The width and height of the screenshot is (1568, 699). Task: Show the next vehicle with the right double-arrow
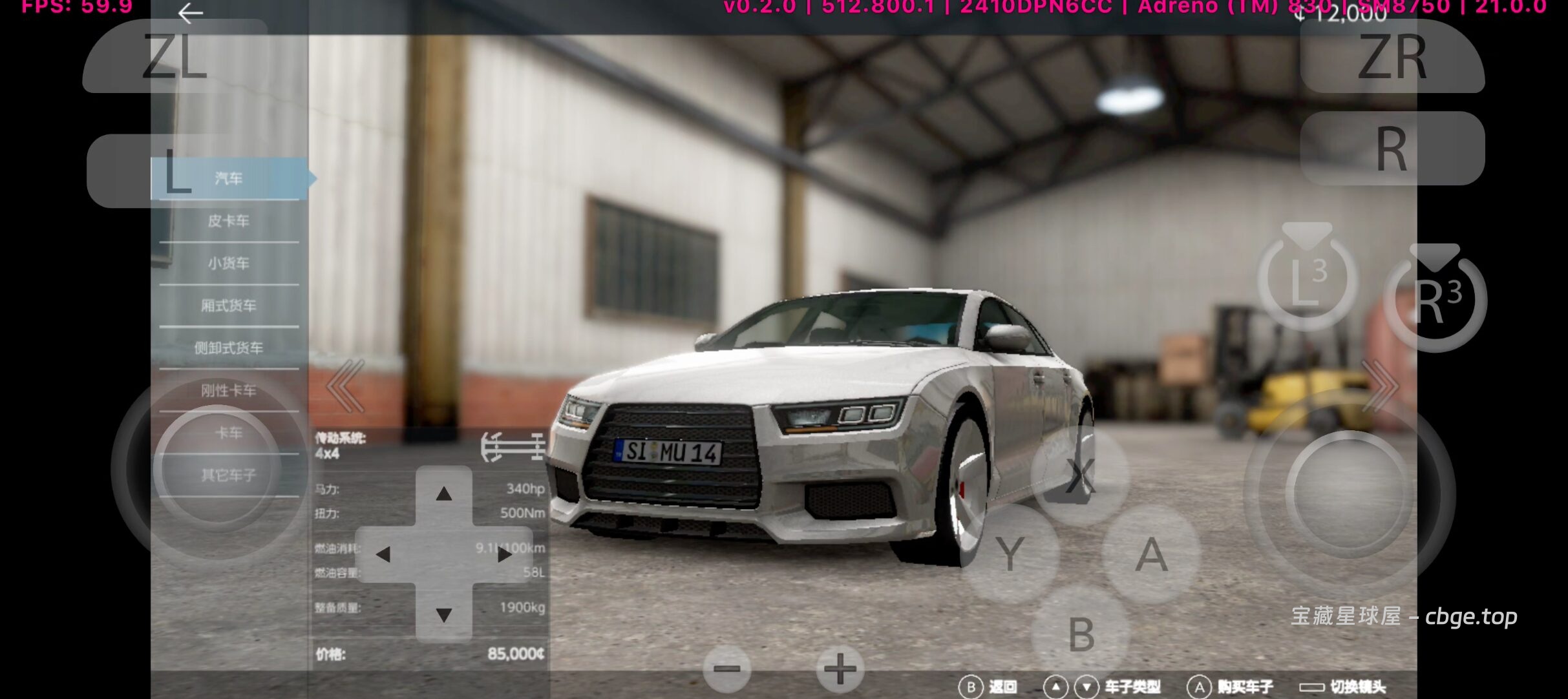pos(1378,386)
